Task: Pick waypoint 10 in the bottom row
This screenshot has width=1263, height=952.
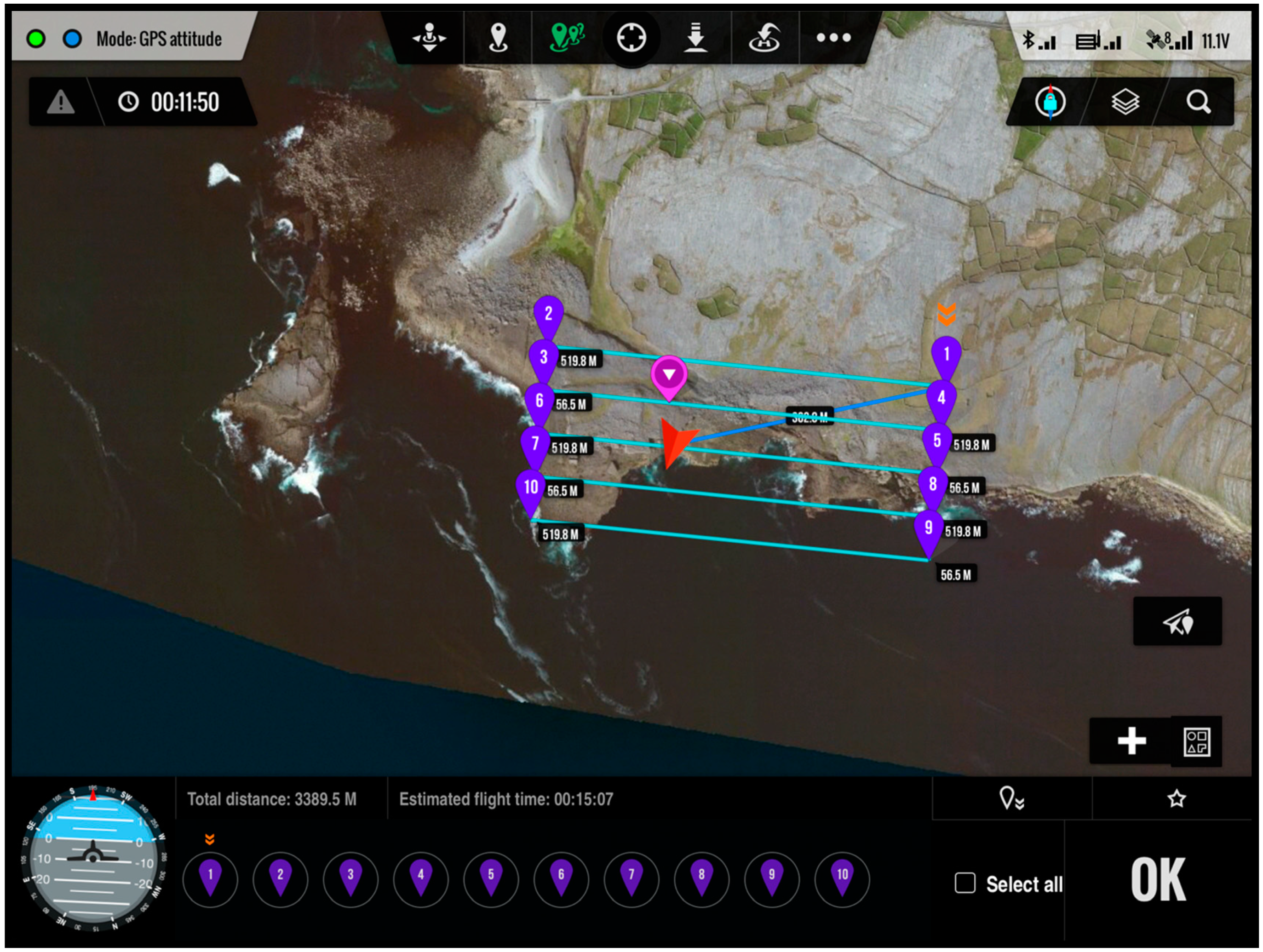Action: pos(842,878)
